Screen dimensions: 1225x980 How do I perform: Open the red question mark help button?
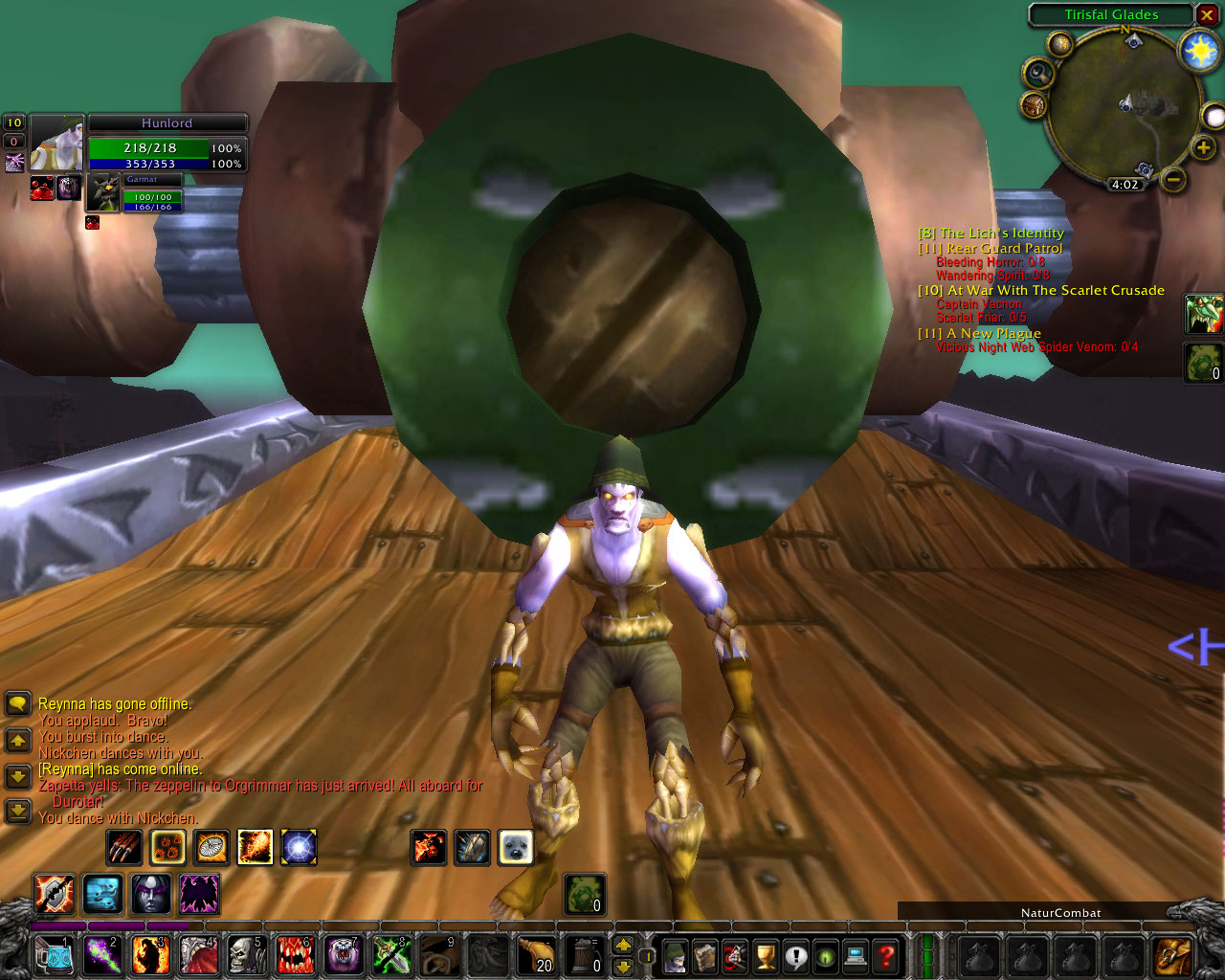[886, 955]
